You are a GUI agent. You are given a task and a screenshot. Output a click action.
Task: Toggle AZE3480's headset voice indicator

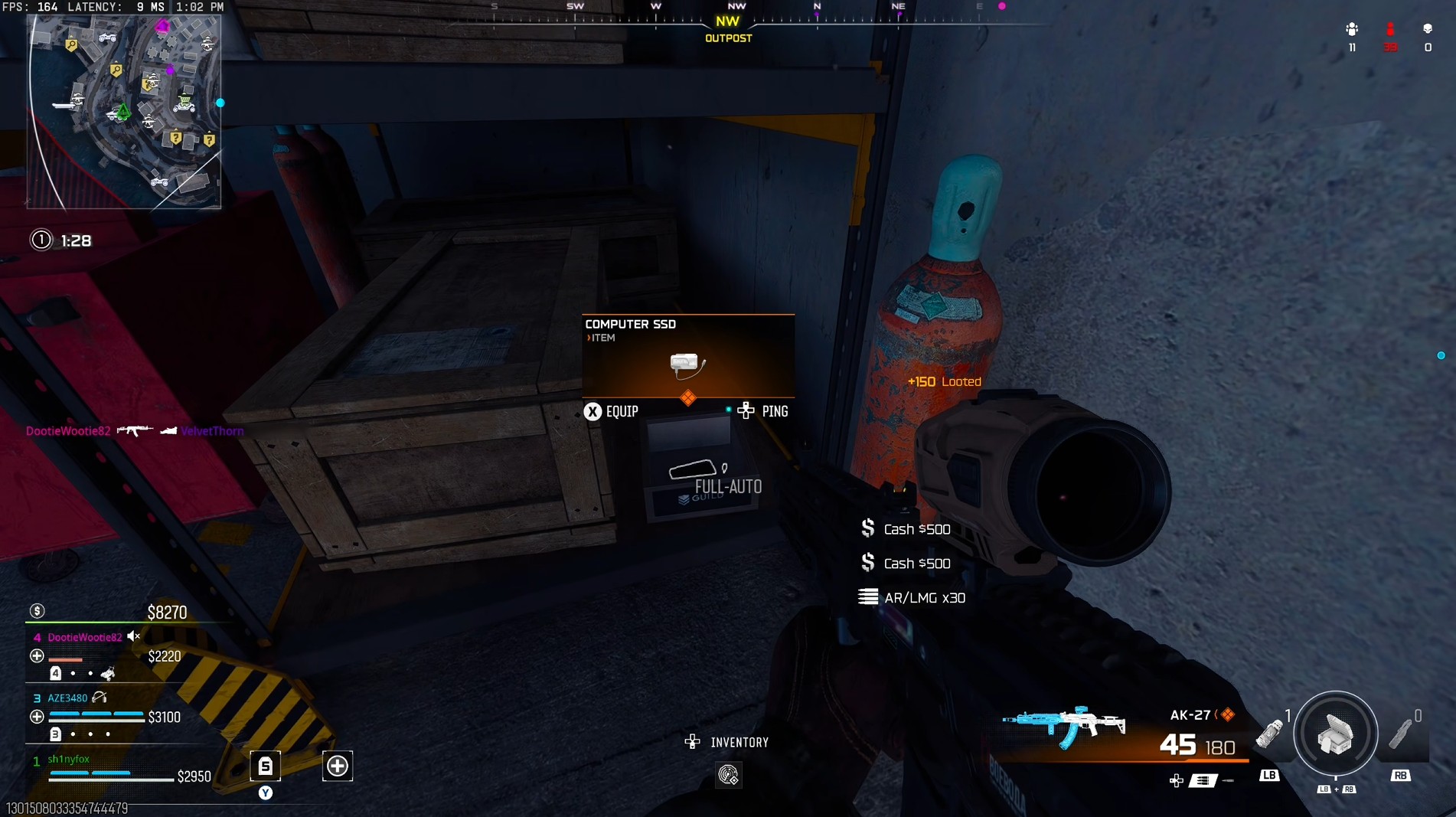pos(98,698)
